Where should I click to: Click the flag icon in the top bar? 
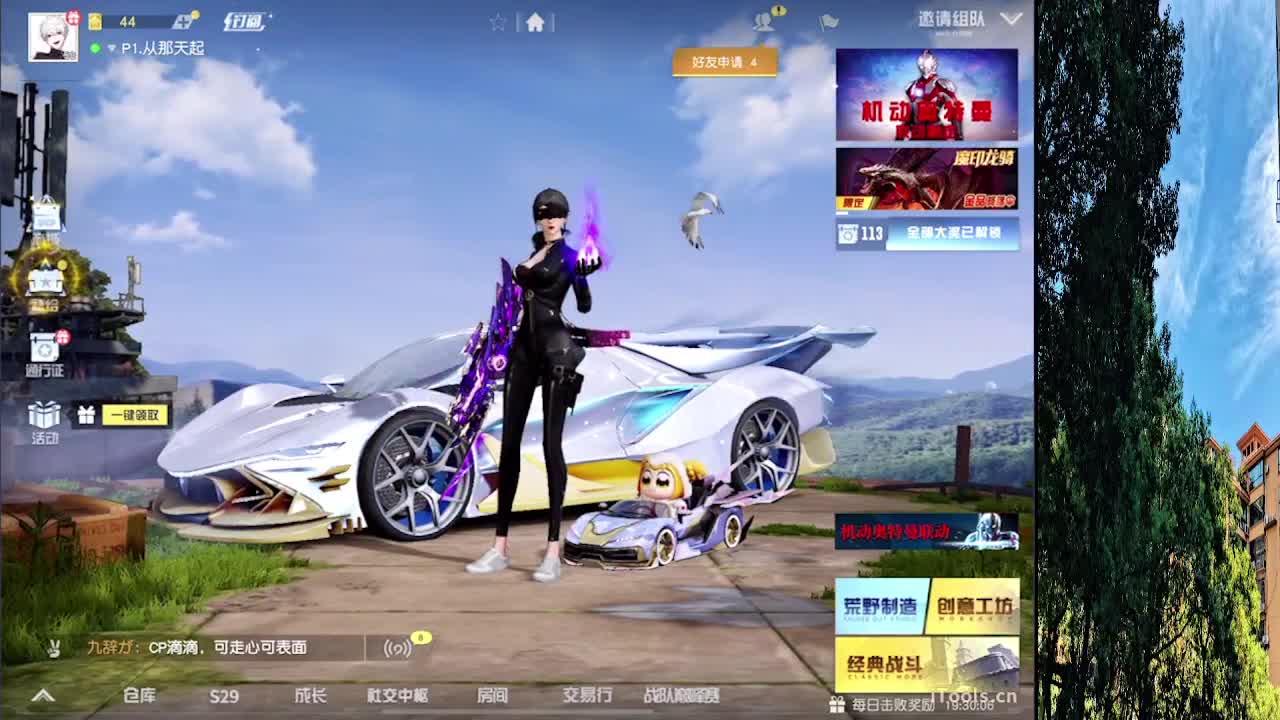(x=826, y=22)
